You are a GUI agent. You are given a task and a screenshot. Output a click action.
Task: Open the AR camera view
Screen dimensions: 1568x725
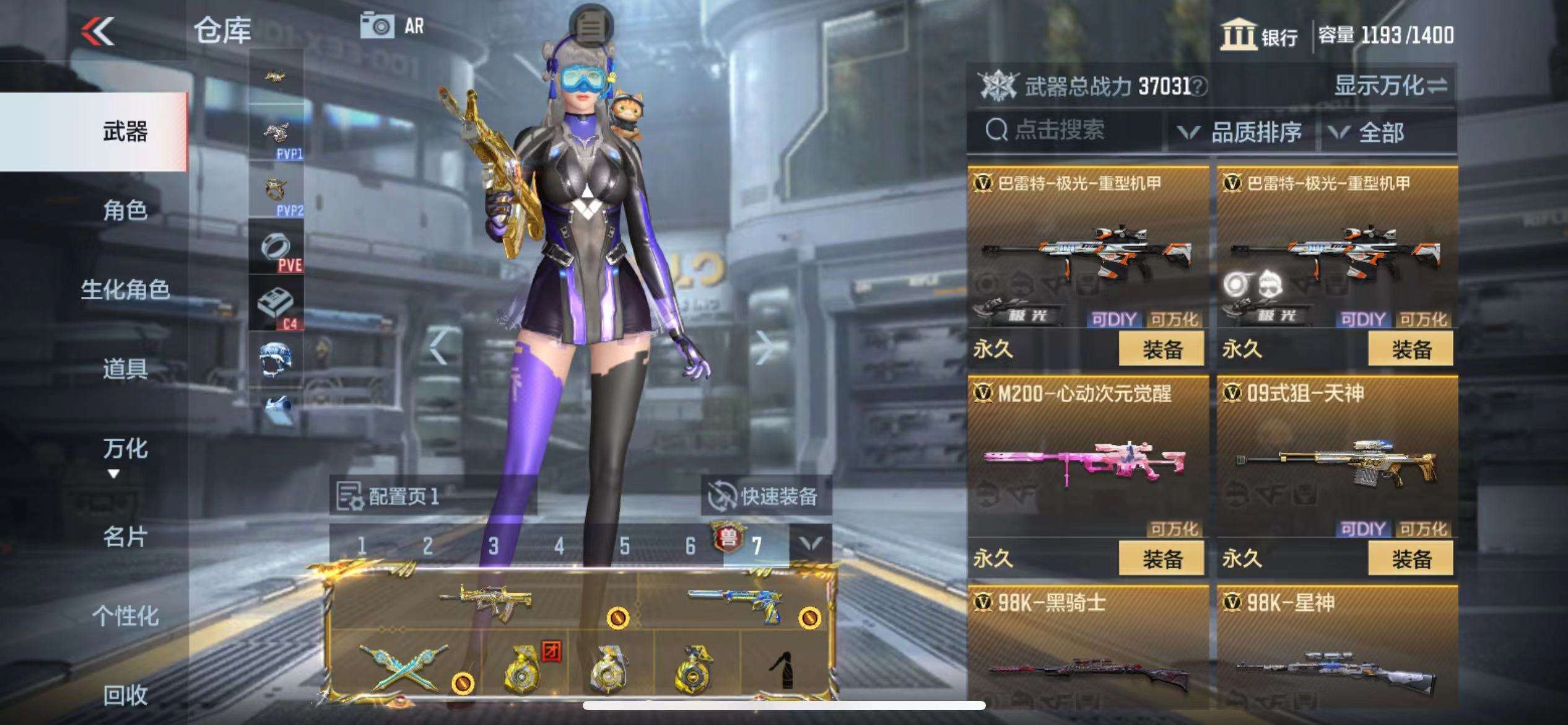(393, 26)
